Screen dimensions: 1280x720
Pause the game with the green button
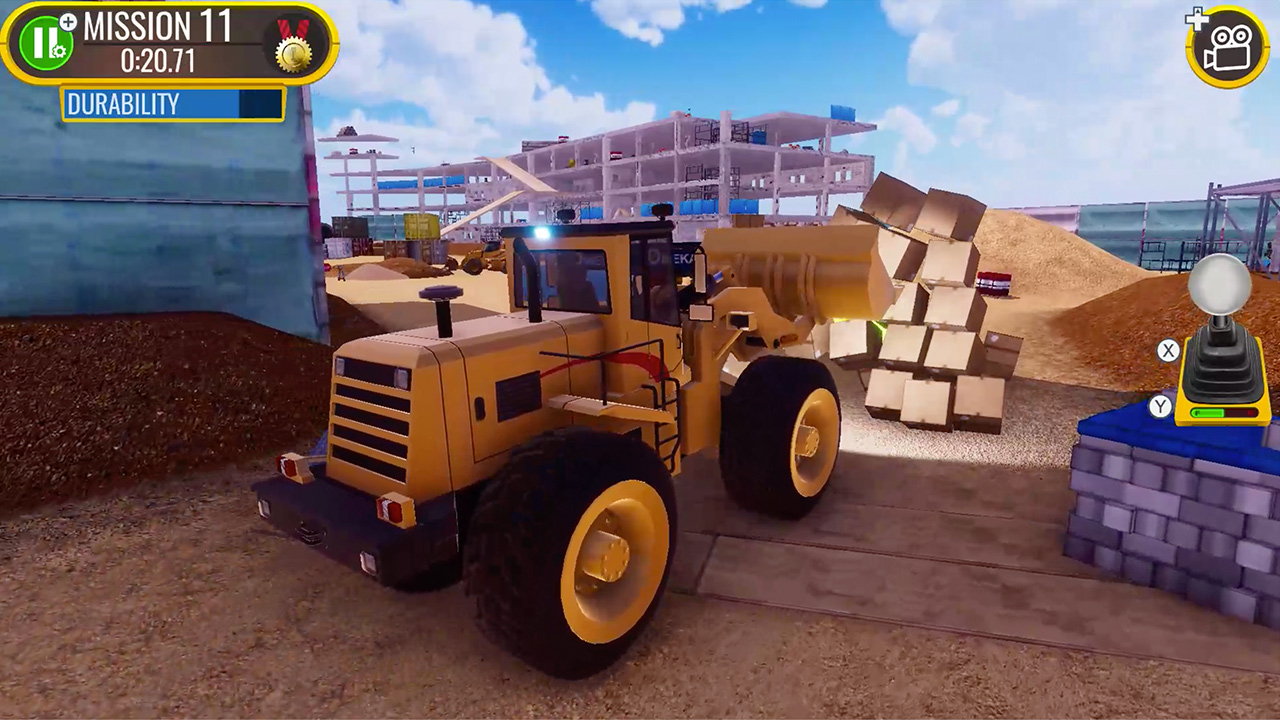click(x=45, y=43)
